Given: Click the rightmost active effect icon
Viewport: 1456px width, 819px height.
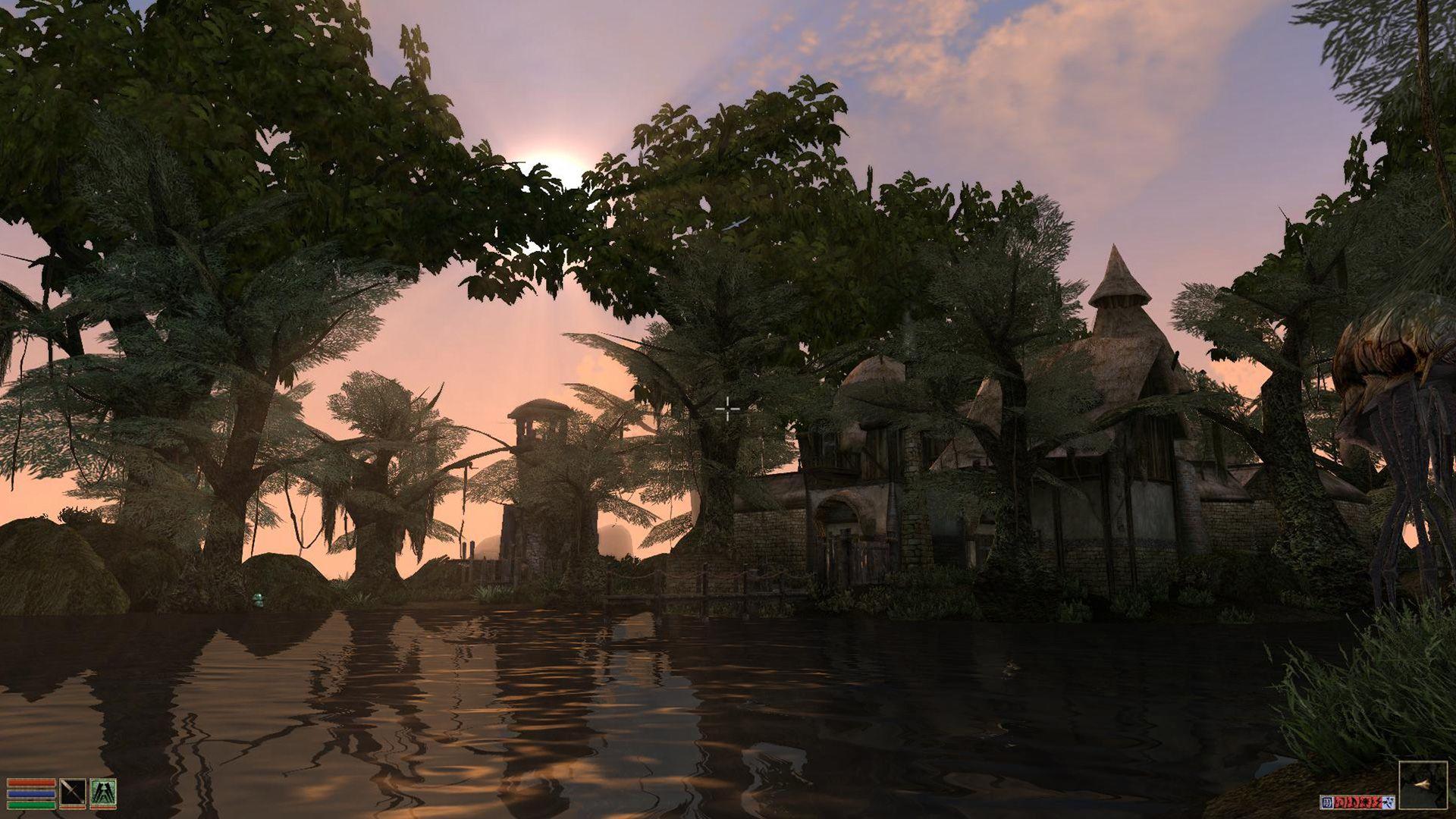Looking at the screenshot, I should (1389, 802).
